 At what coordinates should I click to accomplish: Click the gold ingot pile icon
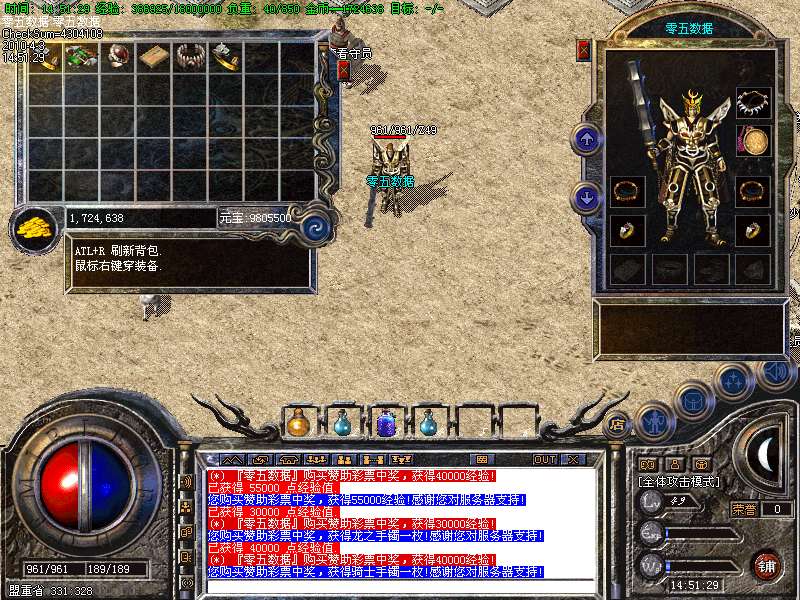pyautogui.click(x=34, y=226)
